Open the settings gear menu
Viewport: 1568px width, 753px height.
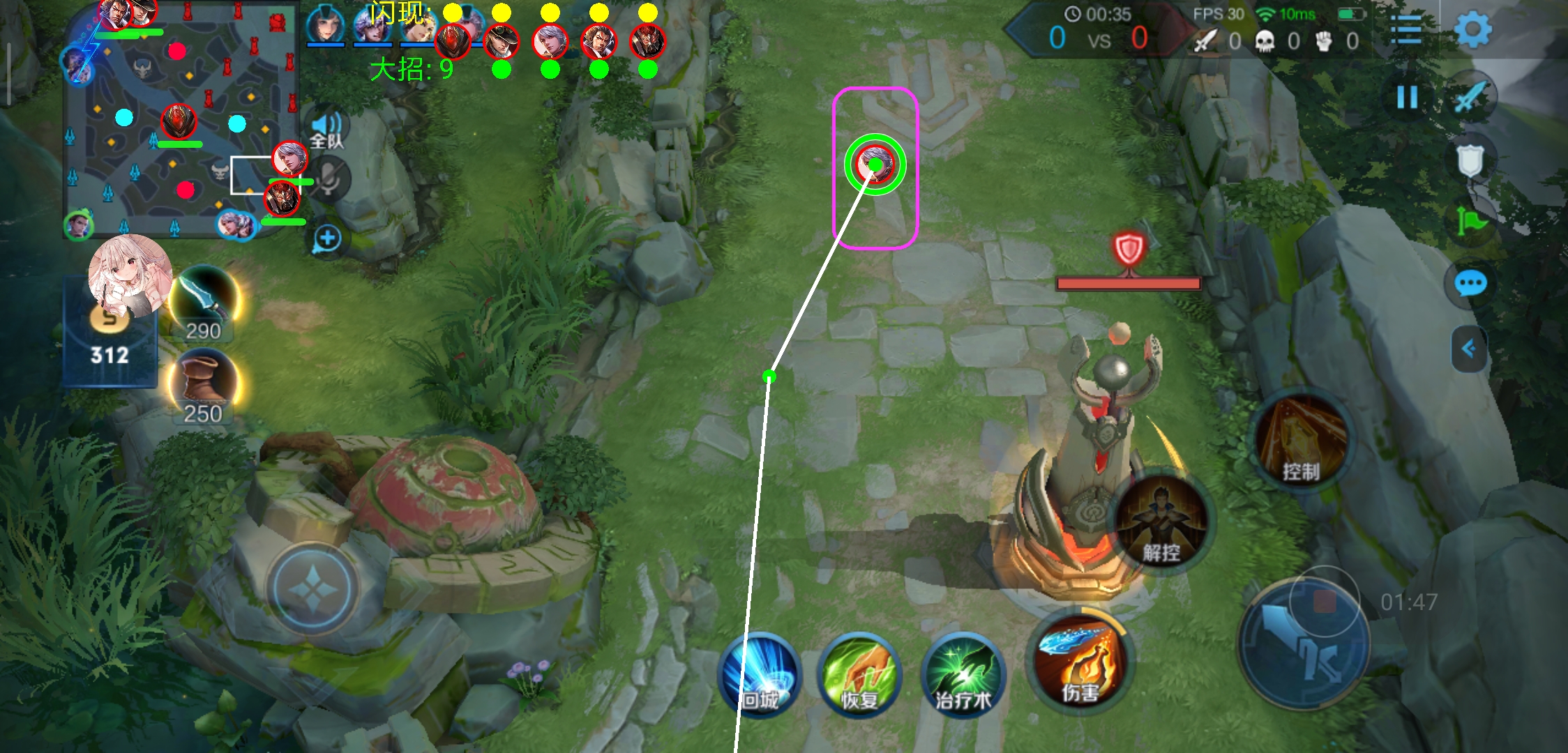1472,30
